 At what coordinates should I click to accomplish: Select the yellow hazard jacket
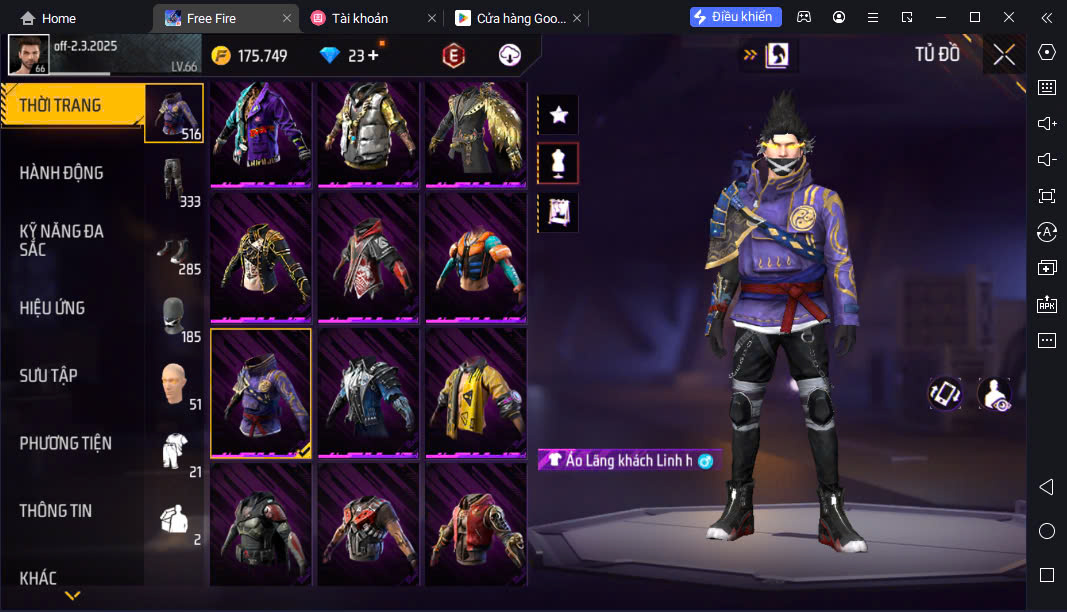pyautogui.click(x=475, y=393)
